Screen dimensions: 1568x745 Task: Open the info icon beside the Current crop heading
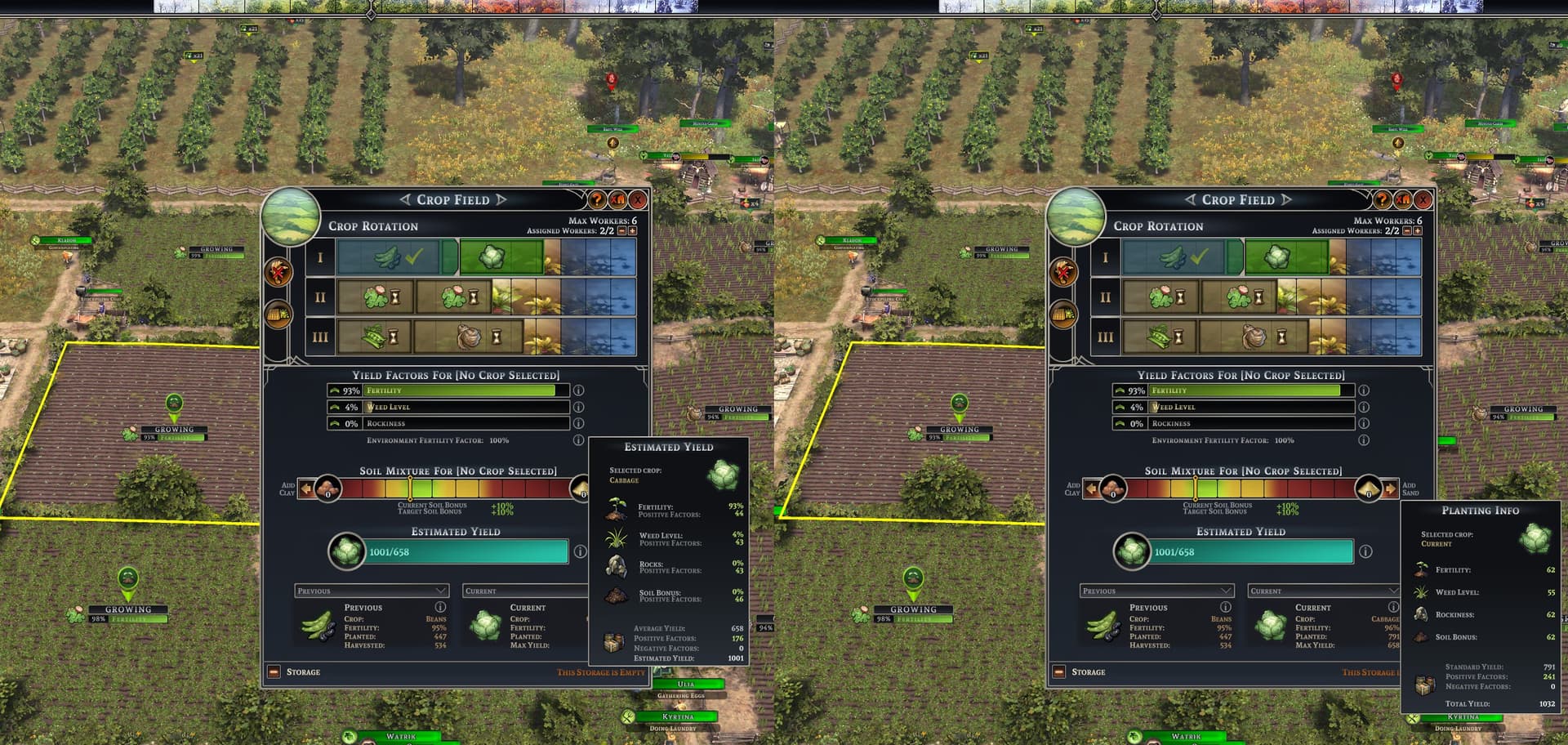(x=1393, y=607)
